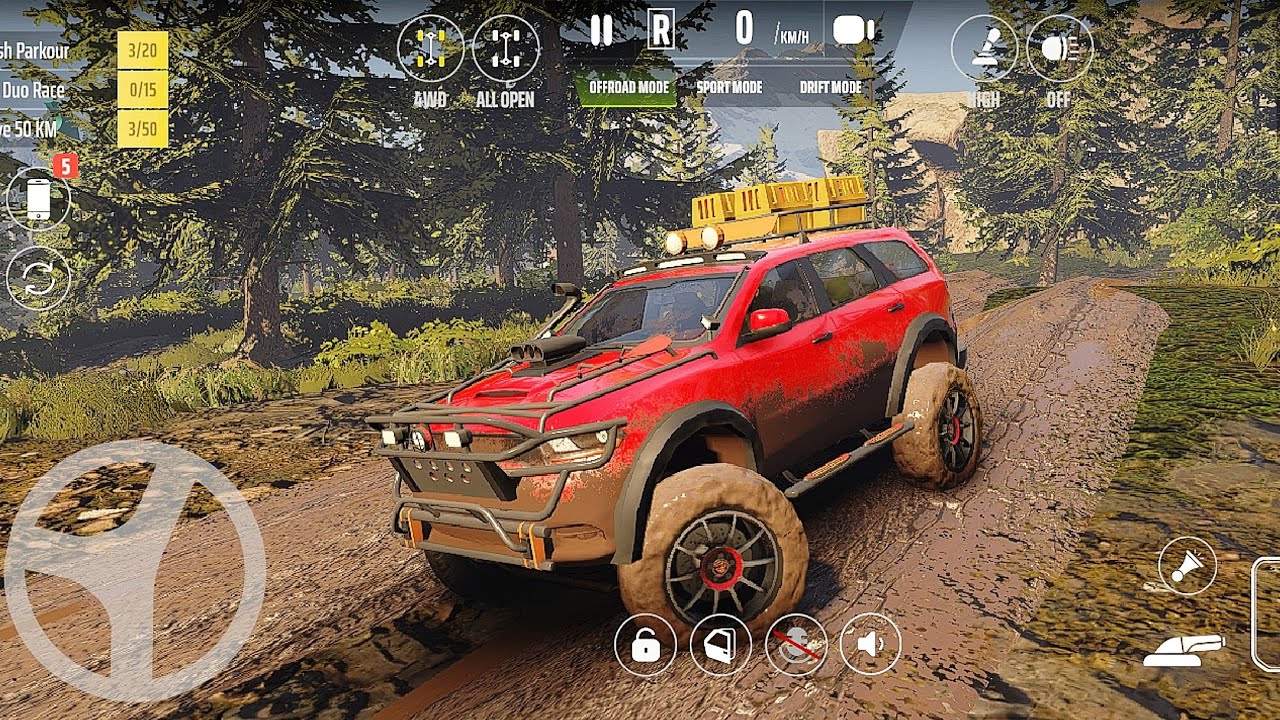Switch the ALL OPEN differential setting

pos(505,50)
